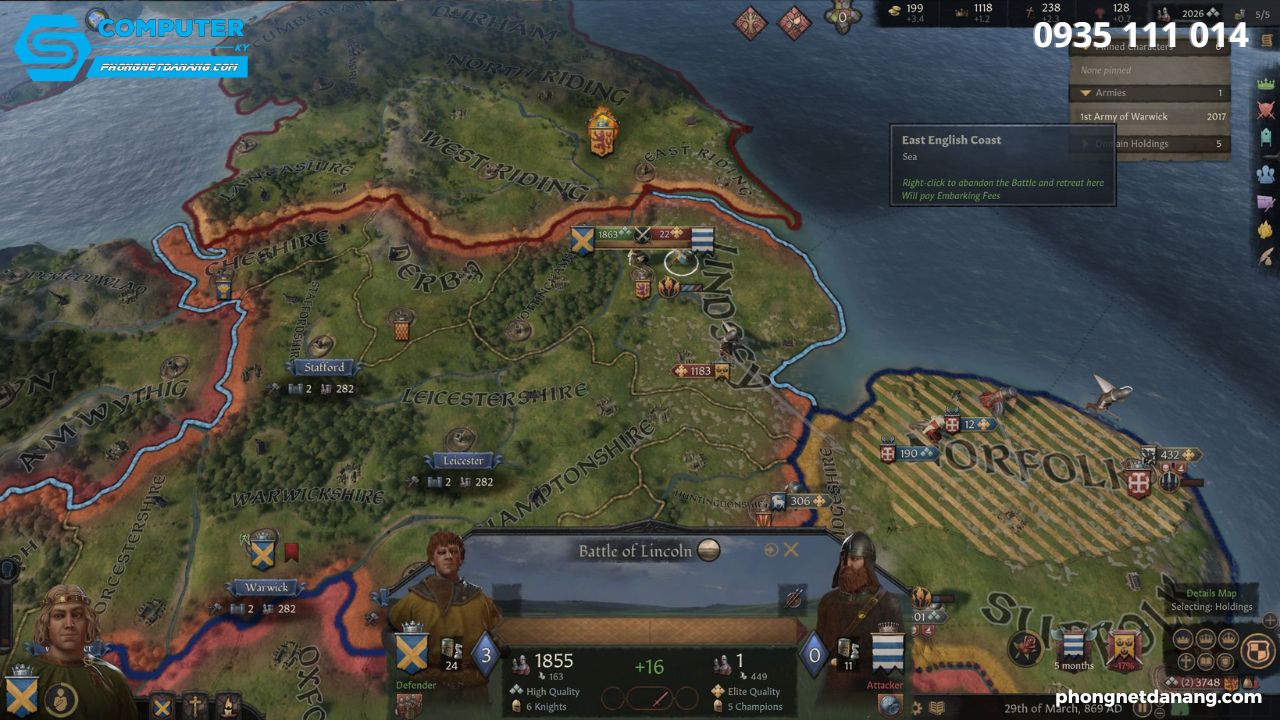Open the blue-striped war banner showing 5 months

(x=1073, y=646)
